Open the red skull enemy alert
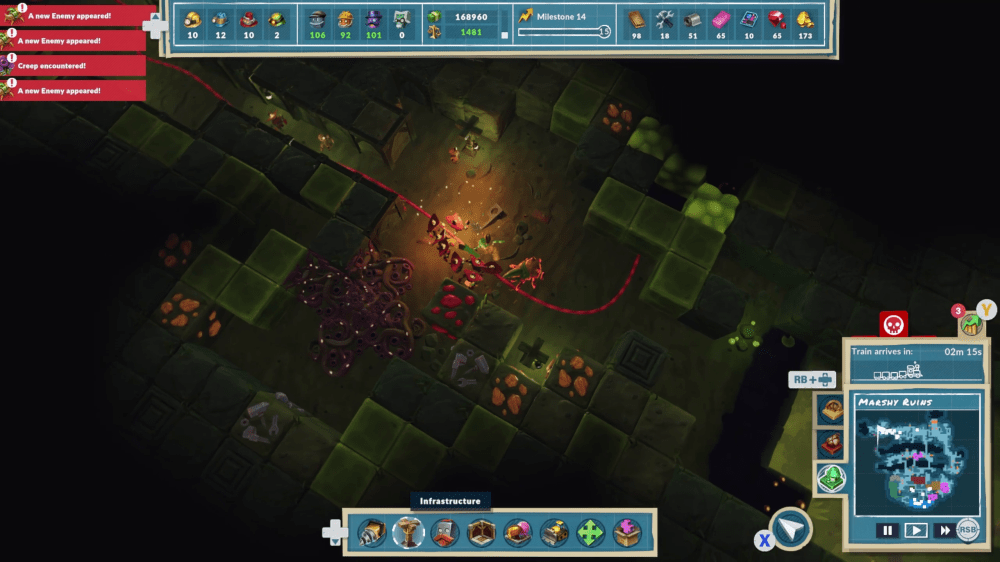 (893, 325)
